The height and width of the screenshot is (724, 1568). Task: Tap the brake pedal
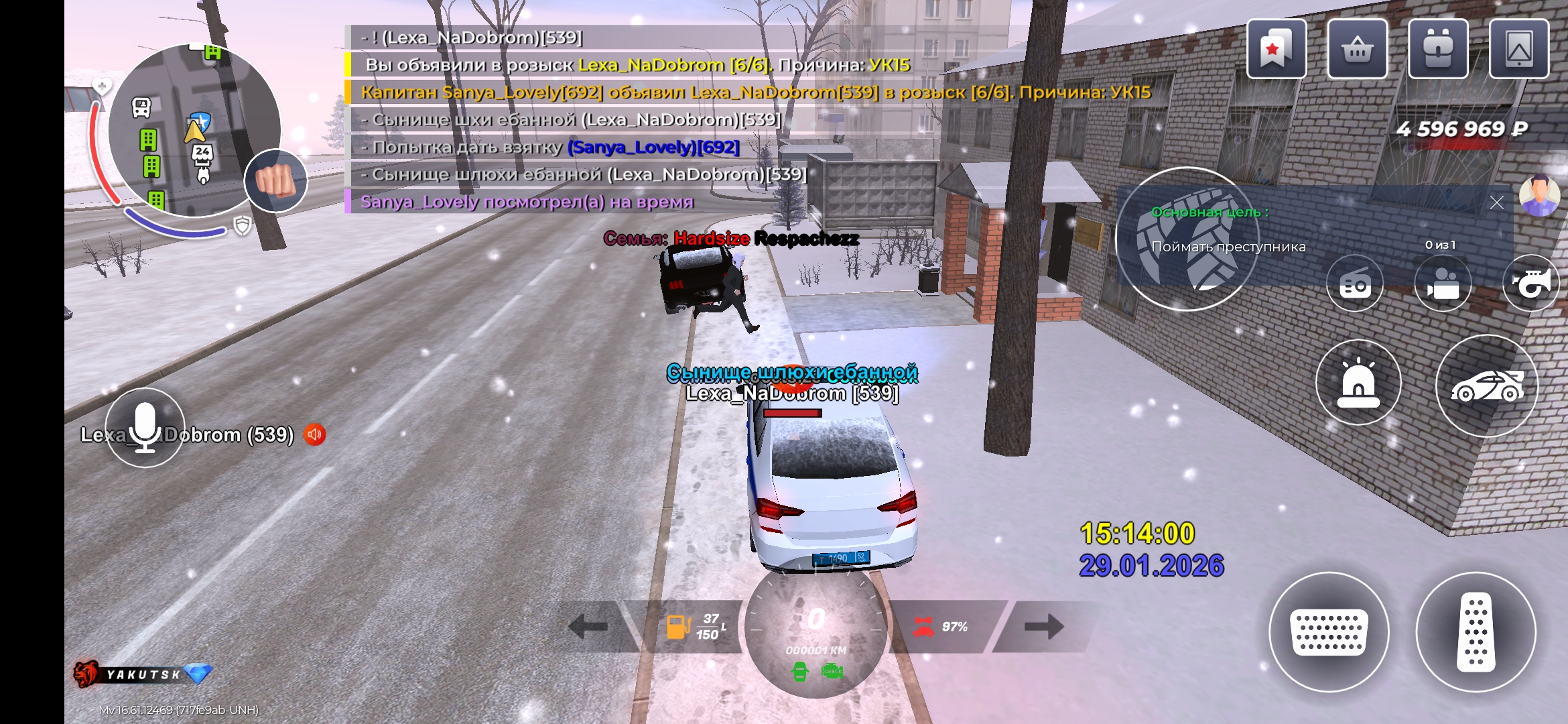[1329, 631]
